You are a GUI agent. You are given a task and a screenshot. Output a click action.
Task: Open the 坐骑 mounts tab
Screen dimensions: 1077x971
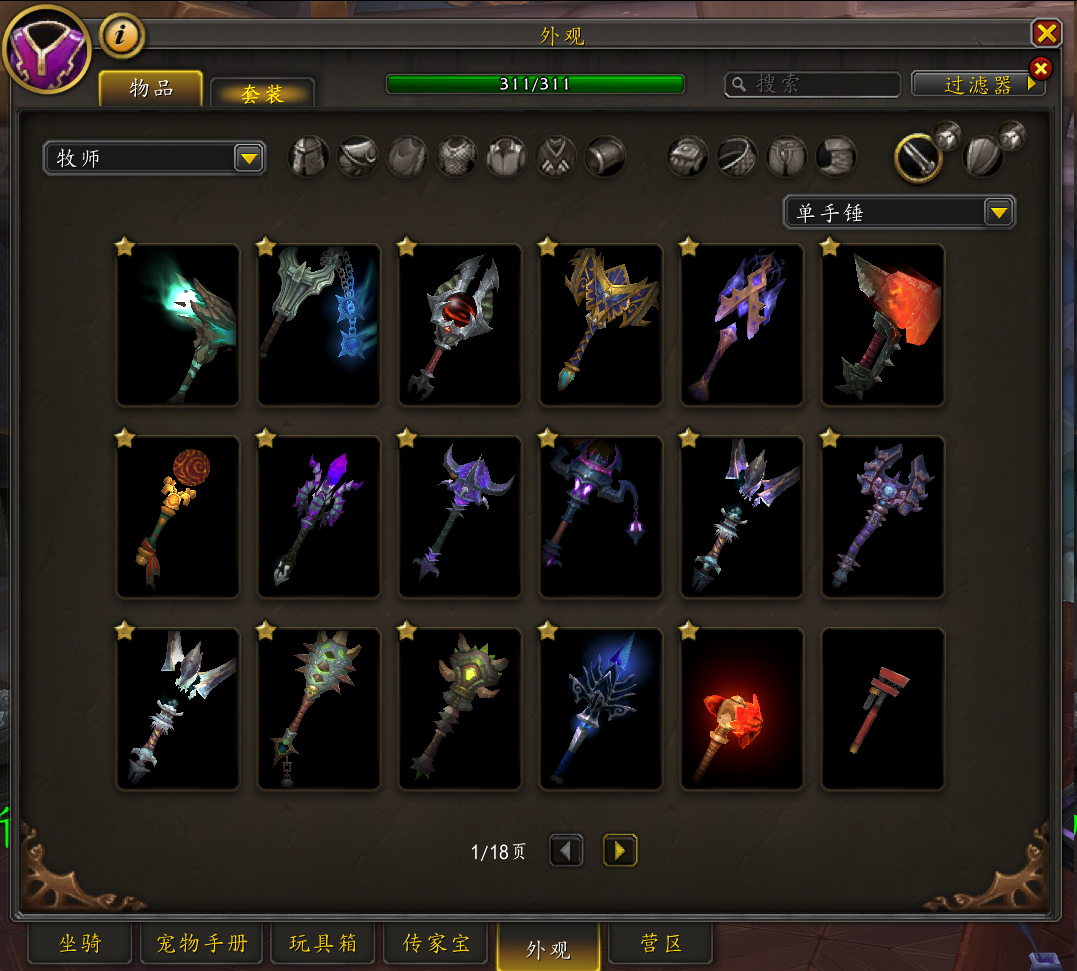80,943
